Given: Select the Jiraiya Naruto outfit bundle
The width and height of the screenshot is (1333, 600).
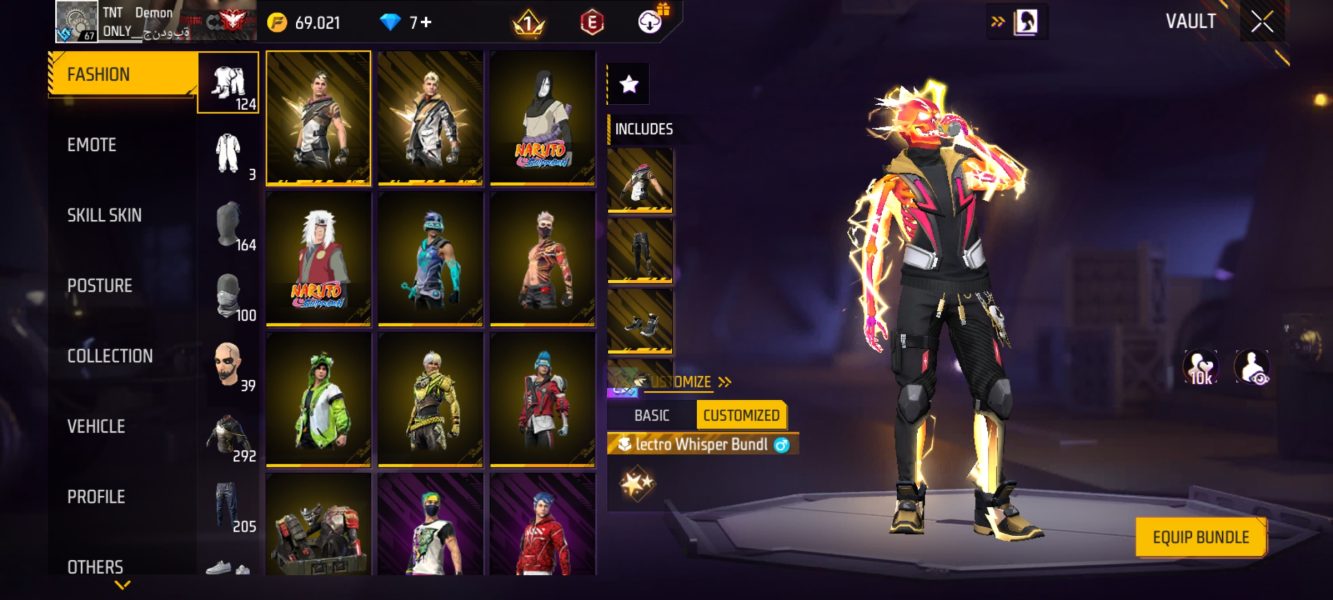Looking at the screenshot, I should coord(318,257).
